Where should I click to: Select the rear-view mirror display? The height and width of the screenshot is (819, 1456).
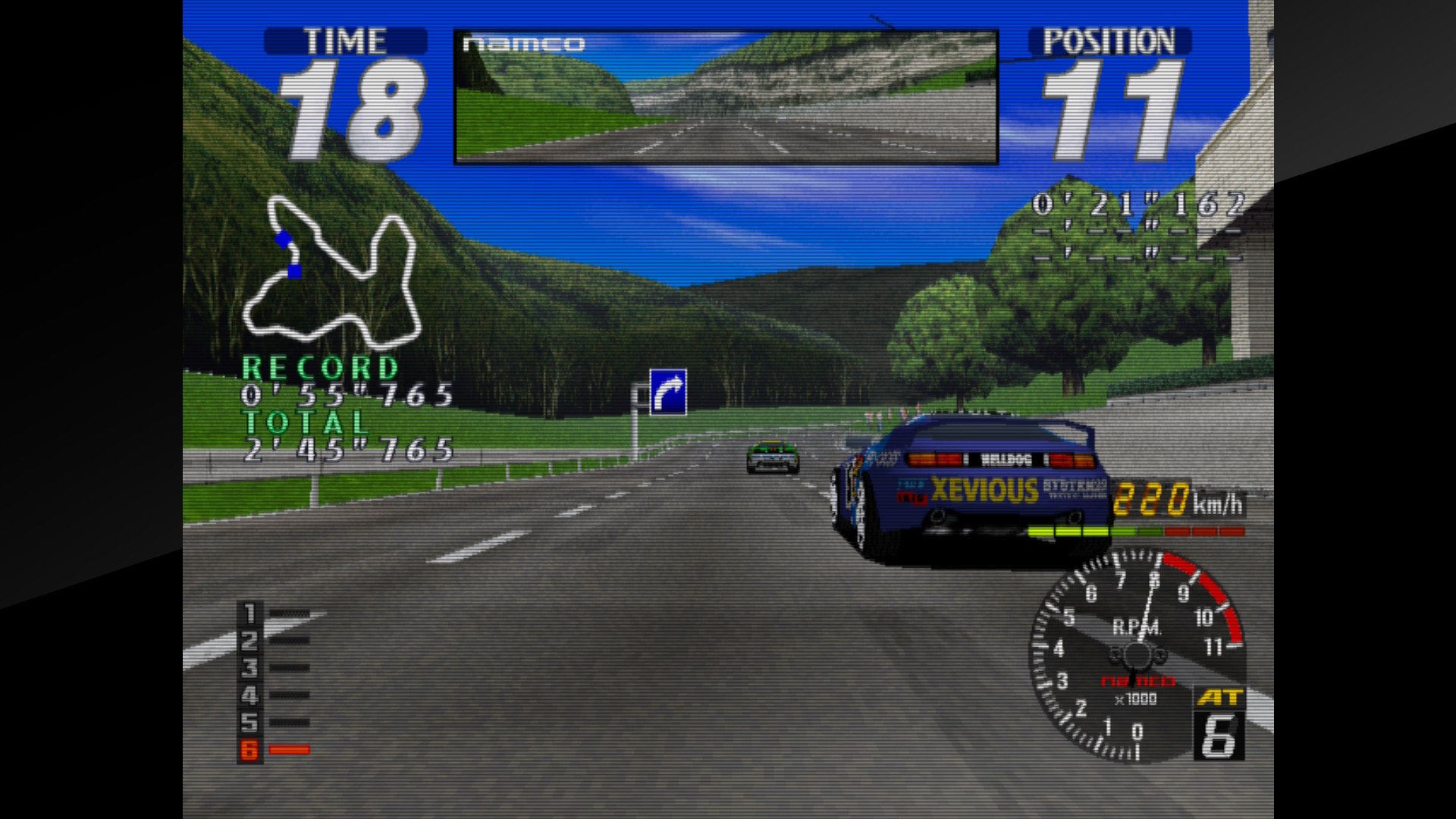[726, 97]
